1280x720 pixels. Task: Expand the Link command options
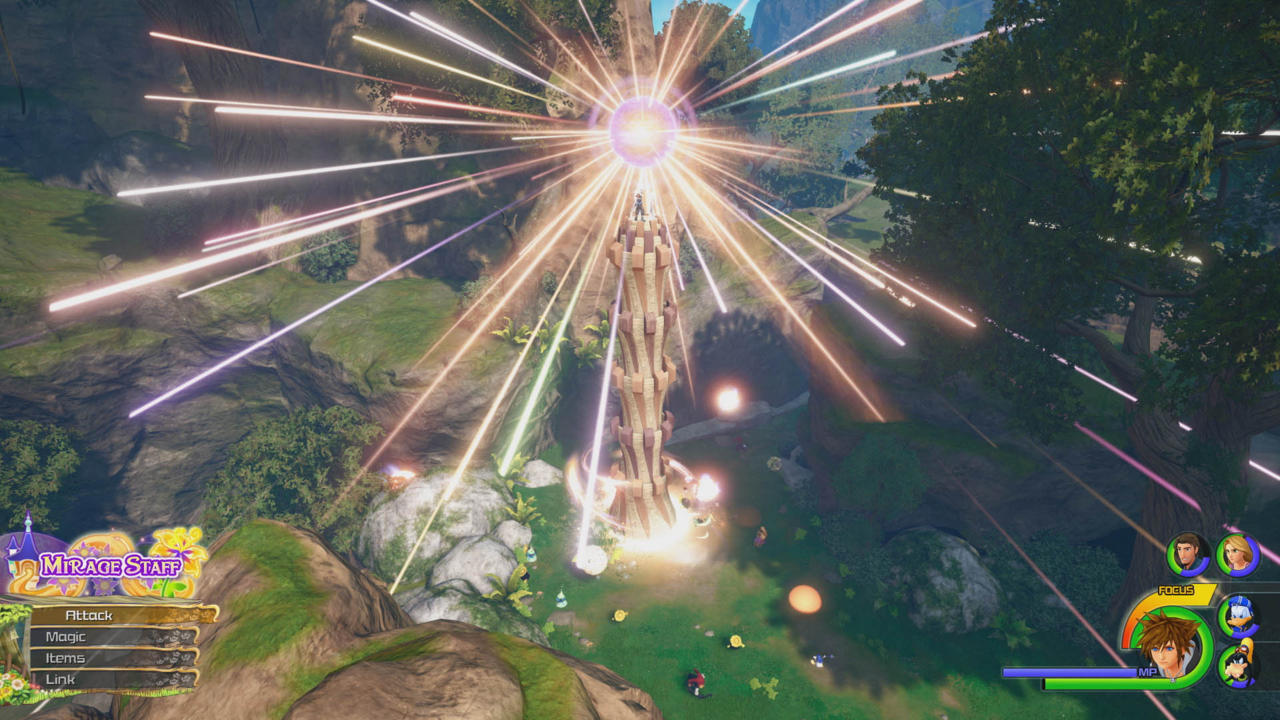(60, 679)
